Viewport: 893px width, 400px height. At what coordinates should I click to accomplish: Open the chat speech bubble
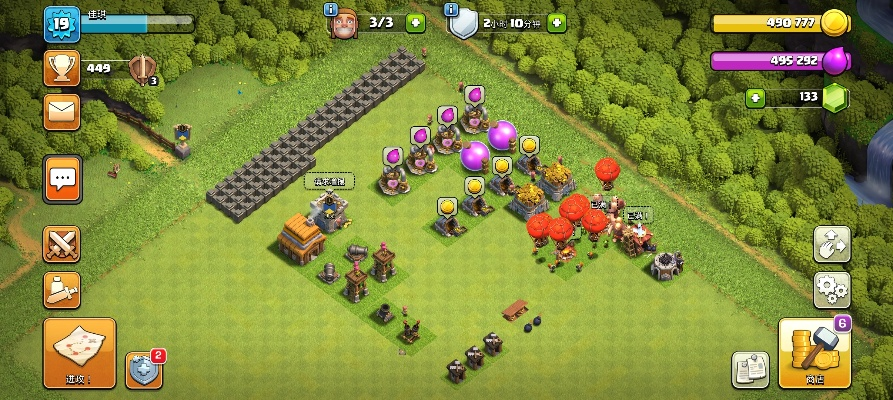coord(62,179)
